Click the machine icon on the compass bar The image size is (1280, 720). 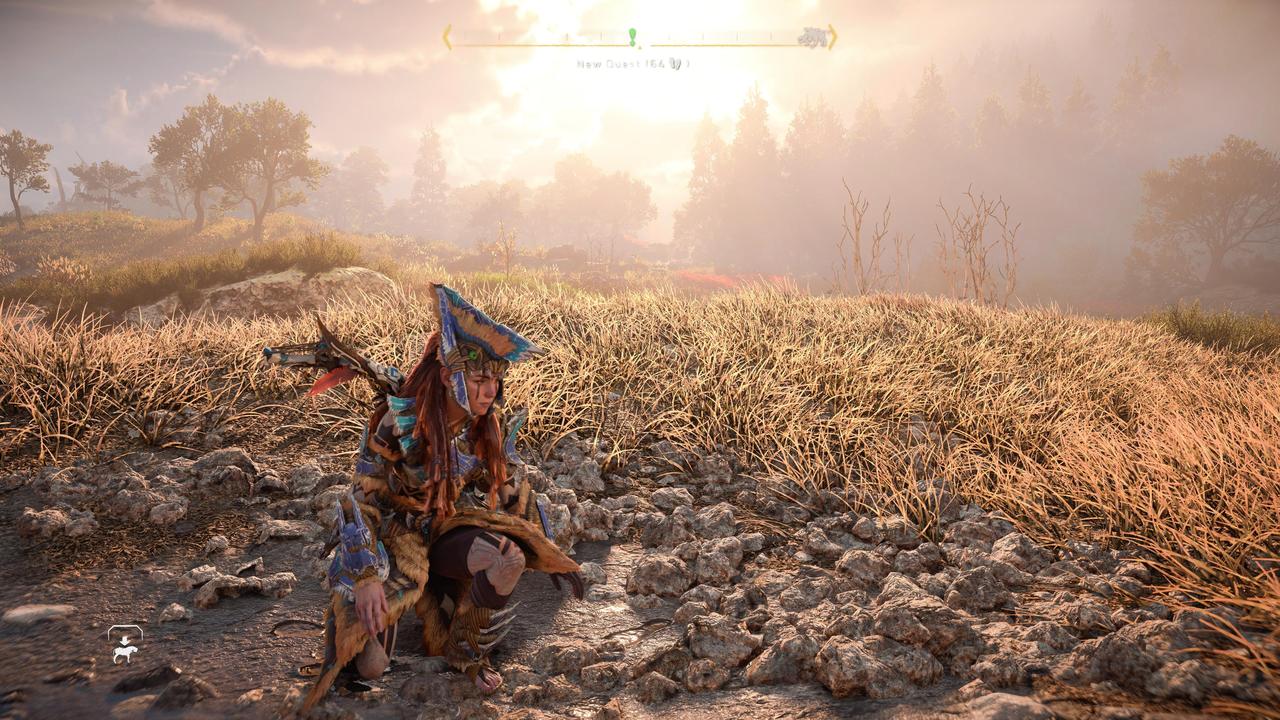pos(812,38)
